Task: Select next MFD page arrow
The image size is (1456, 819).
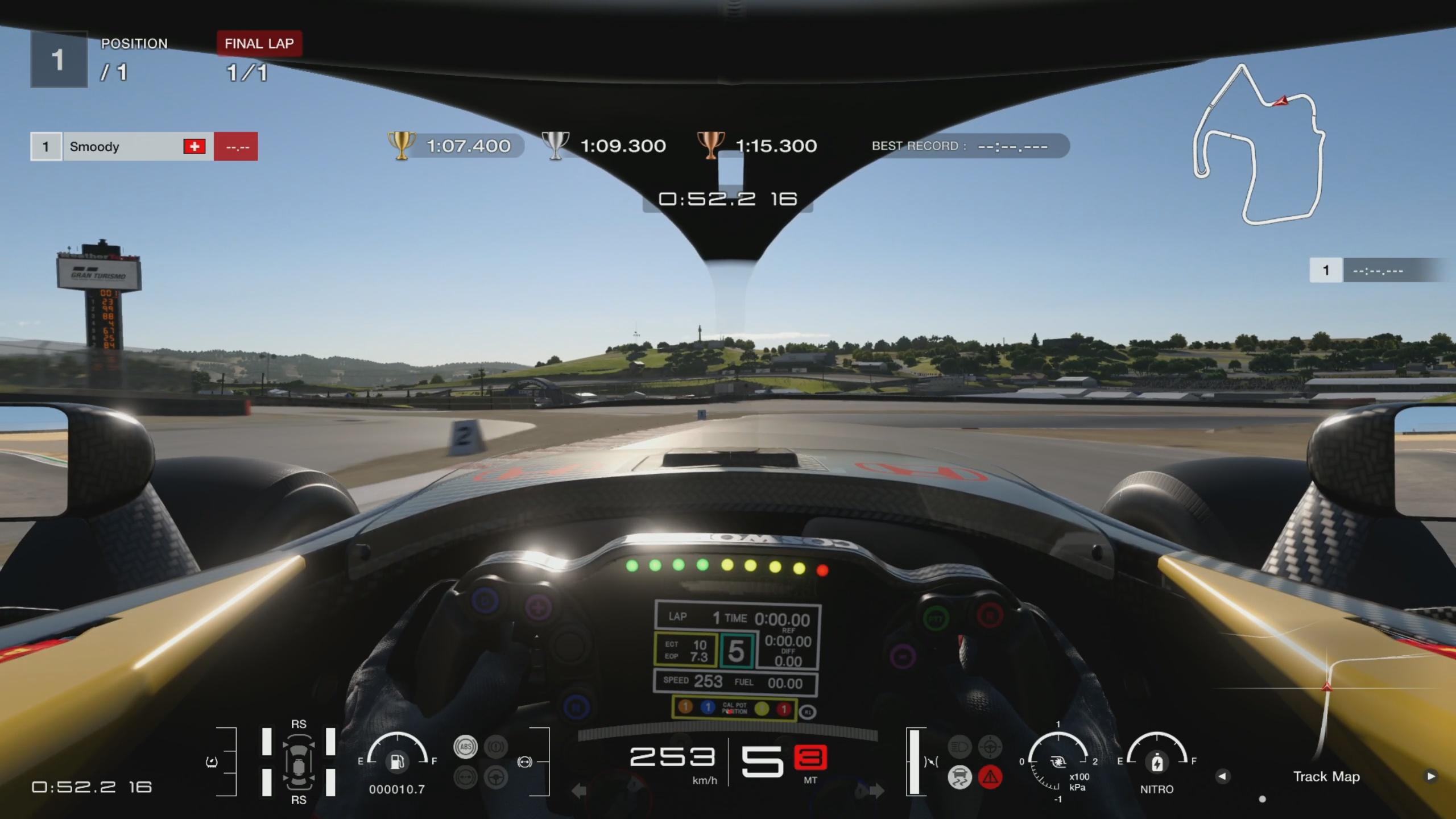Action: [x=1430, y=776]
